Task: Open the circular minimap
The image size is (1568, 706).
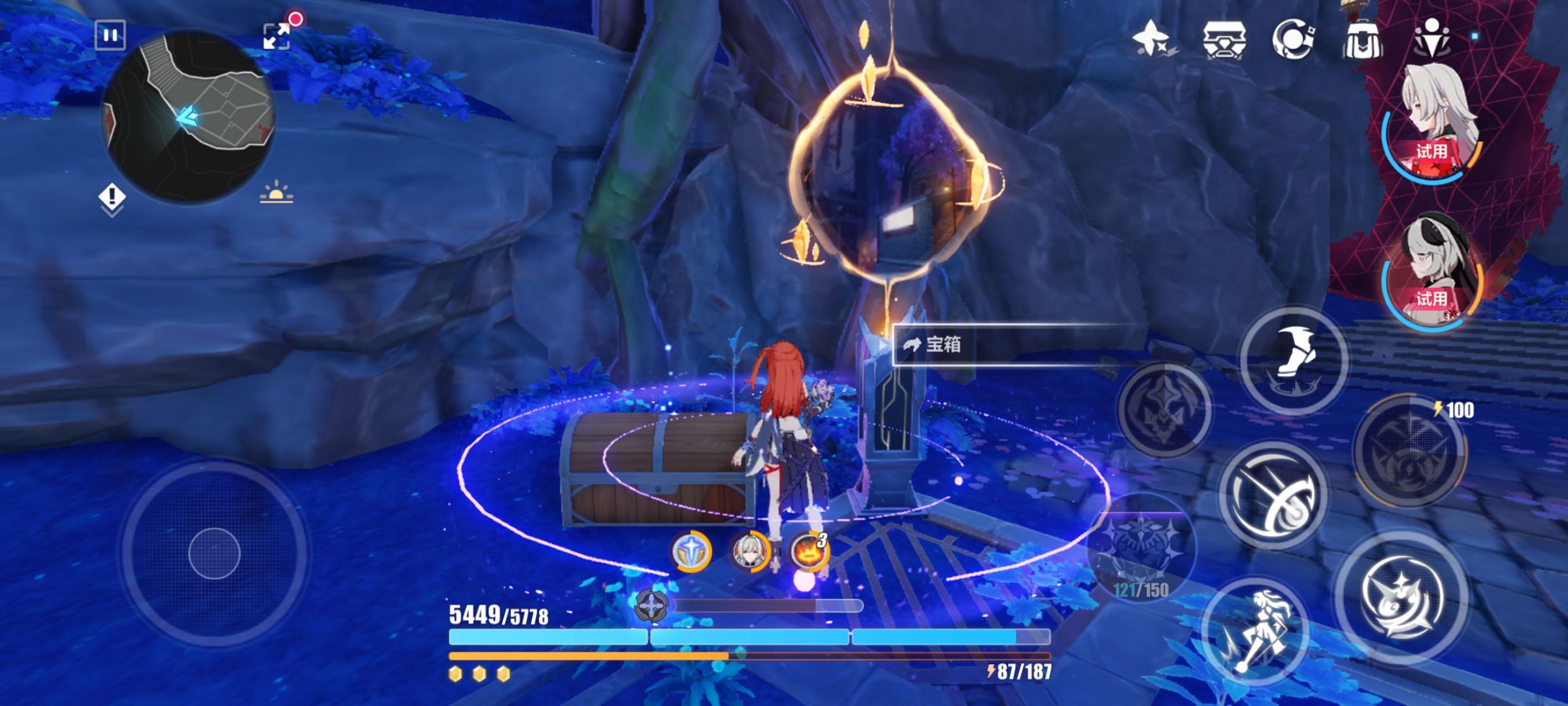Action: [189, 118]
